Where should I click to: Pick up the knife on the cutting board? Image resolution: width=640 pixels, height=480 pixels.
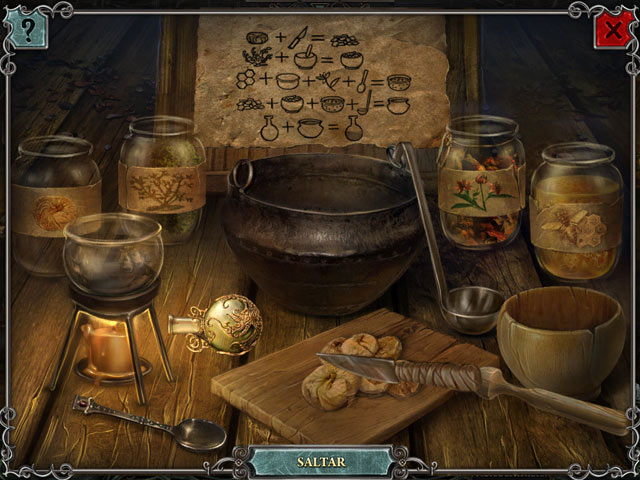400,372
